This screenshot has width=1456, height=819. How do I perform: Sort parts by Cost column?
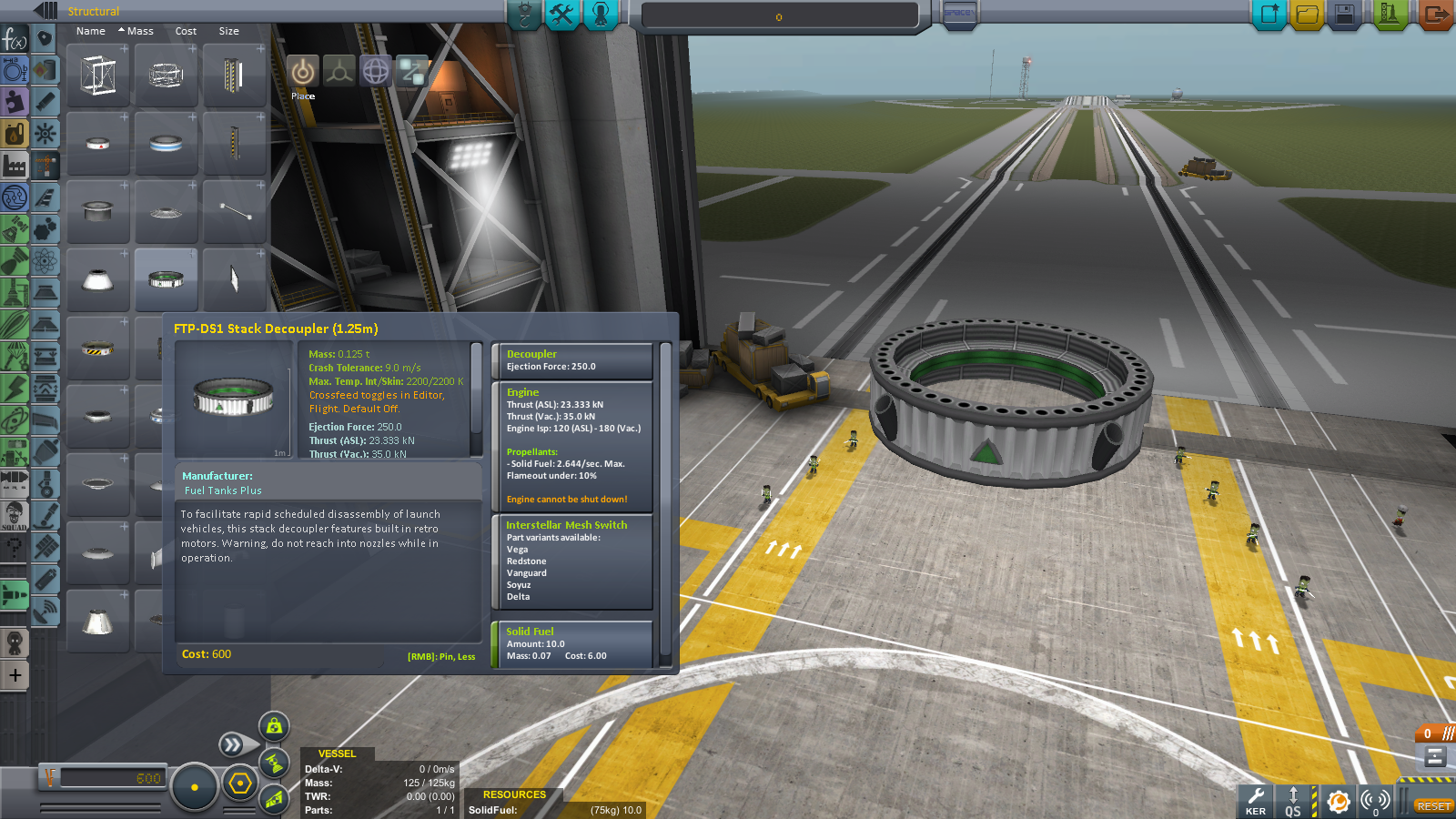[186, 31]
